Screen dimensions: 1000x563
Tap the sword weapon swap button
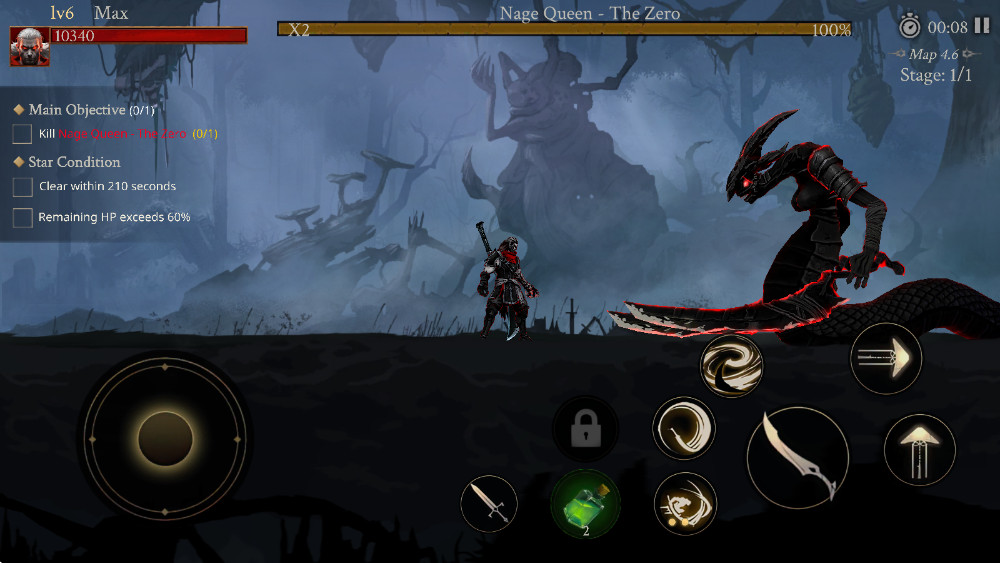point(489,503)
